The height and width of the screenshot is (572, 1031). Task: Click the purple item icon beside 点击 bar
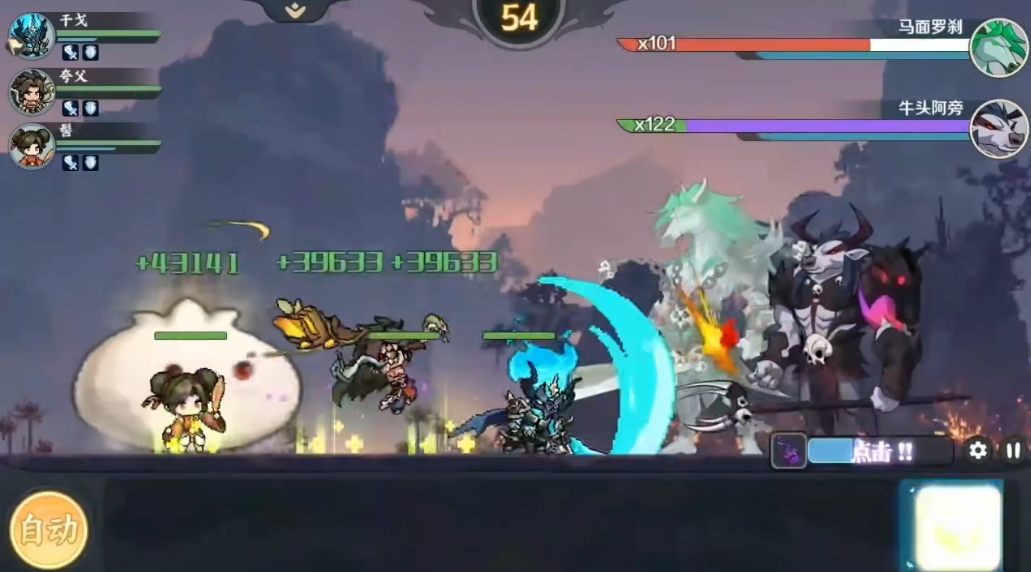[788, 452]
